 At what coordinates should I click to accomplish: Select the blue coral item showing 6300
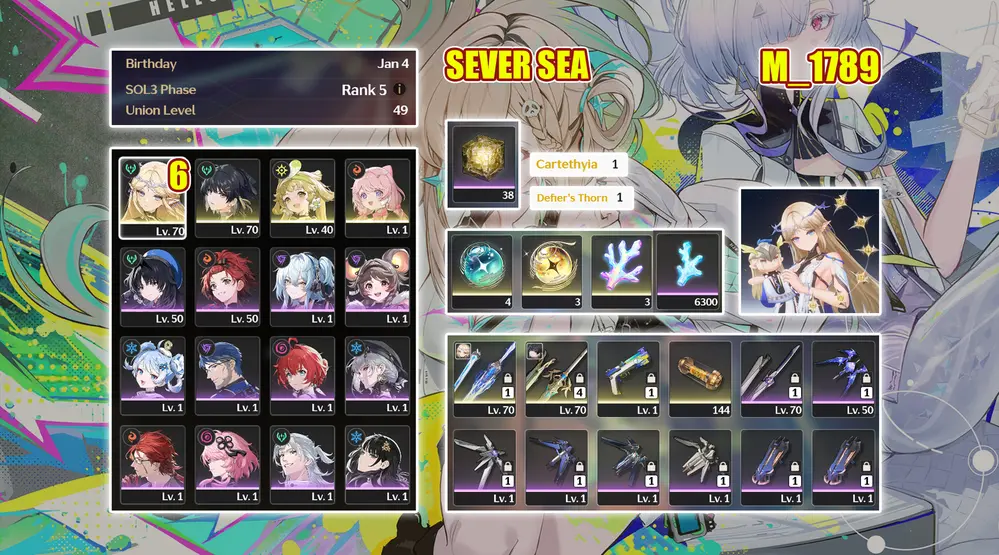[688, 270]
